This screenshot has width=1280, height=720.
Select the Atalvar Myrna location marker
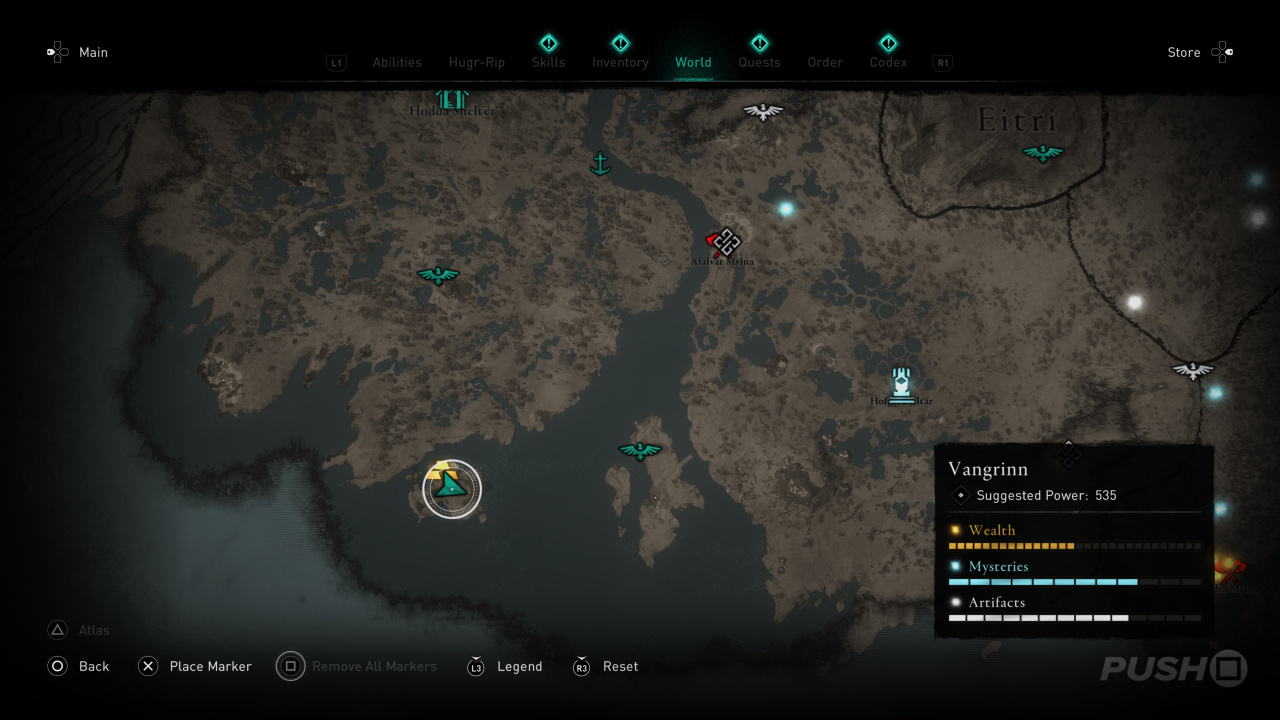[x=724, y=243]
